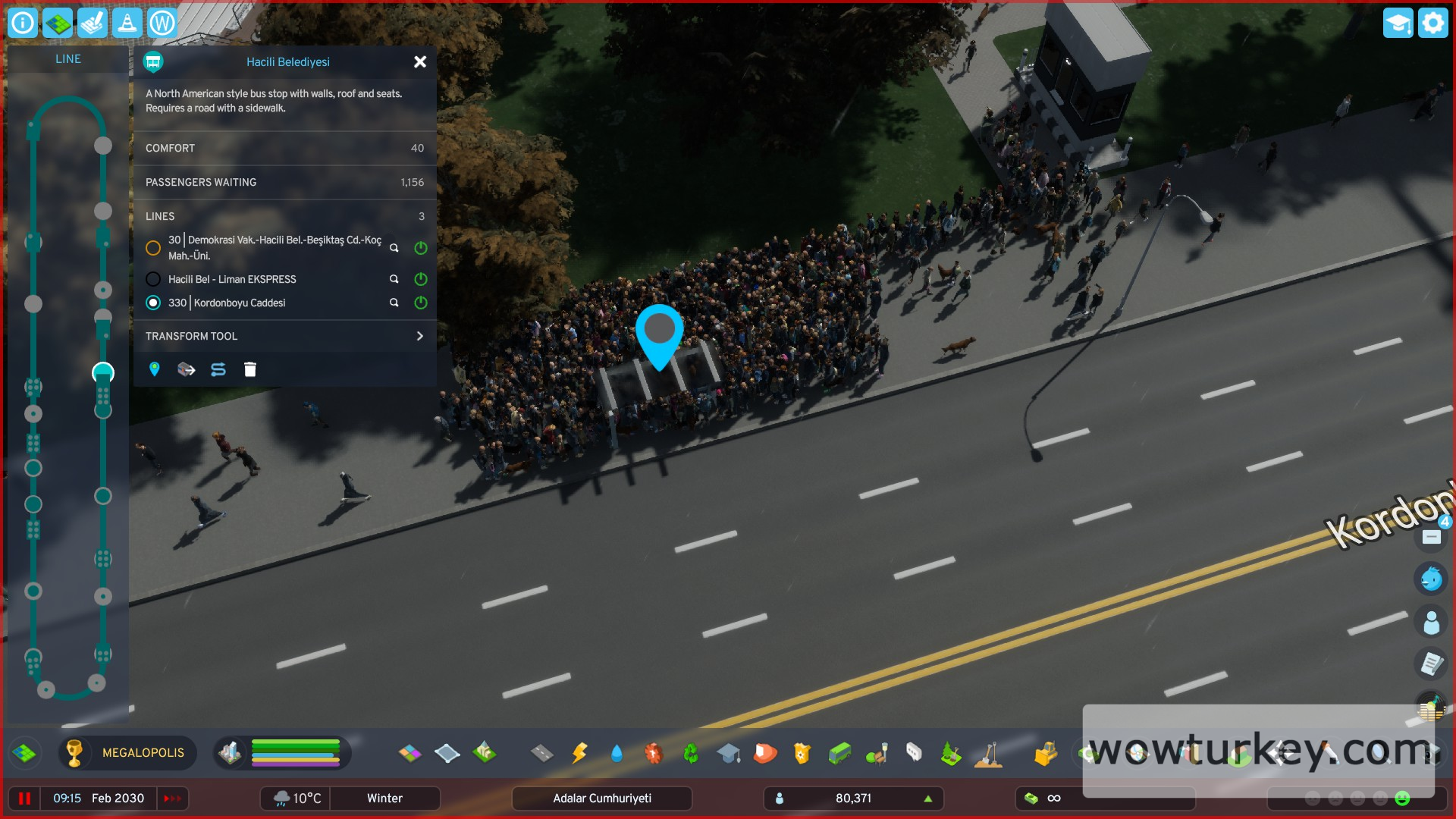Open the game settings gear menu
Viewport: 1456px width, 819px height.
click(x=1432, y=24)
